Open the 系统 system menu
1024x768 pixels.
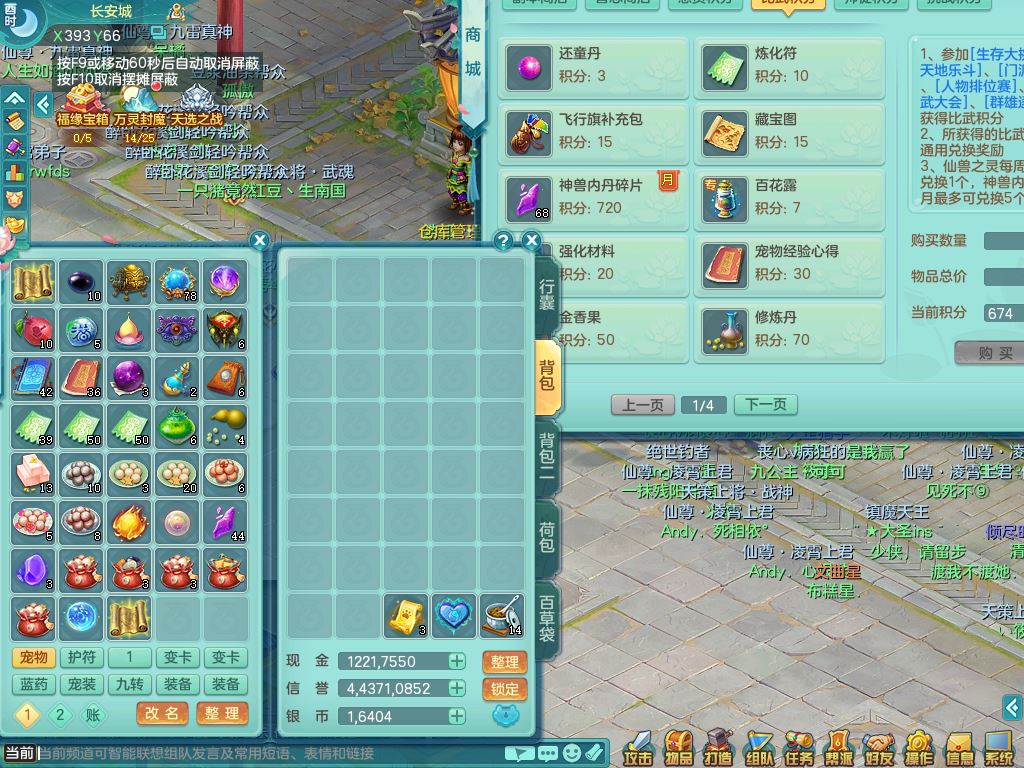(999, 746)
